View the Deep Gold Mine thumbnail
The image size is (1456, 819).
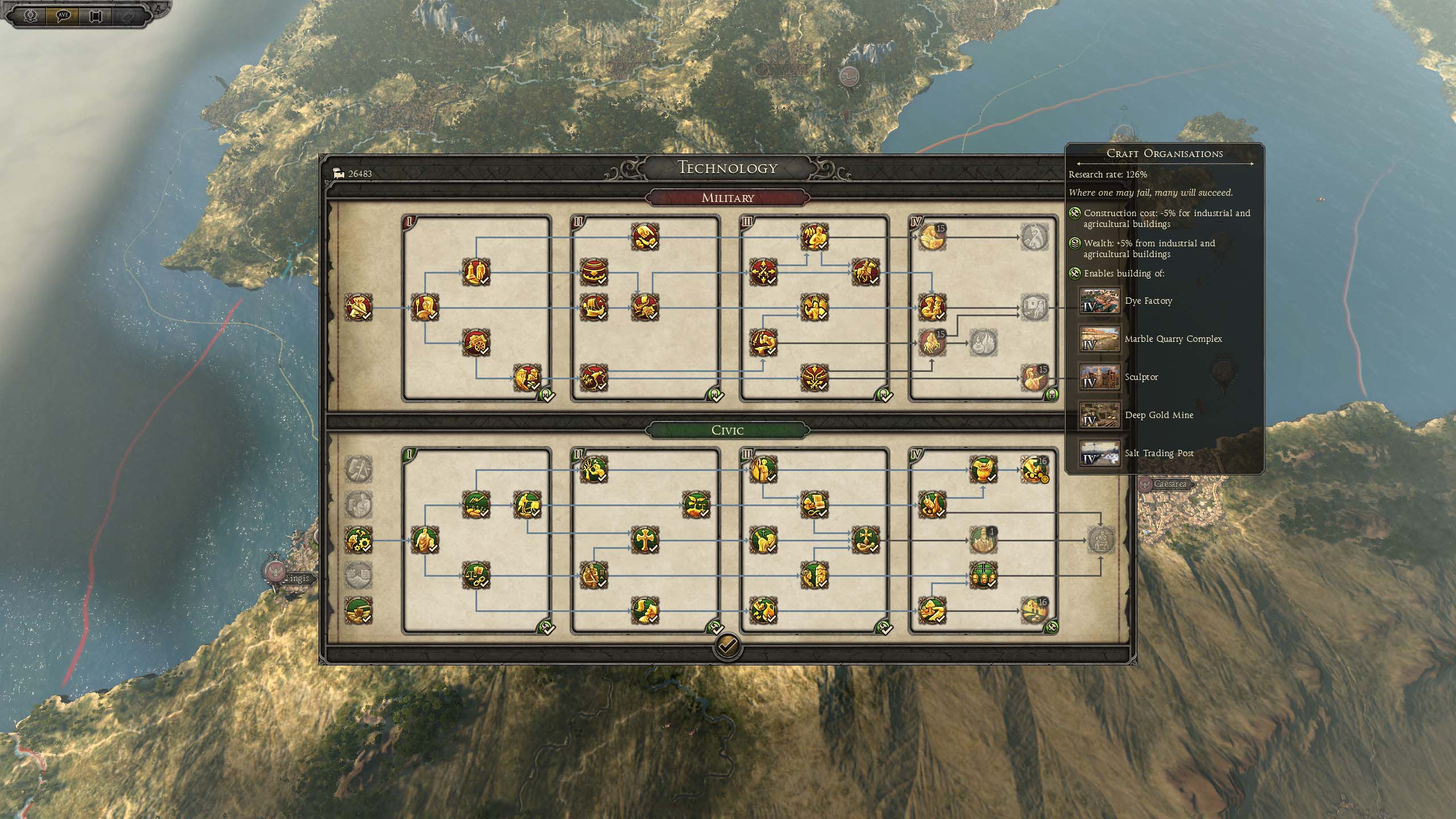(1099, 415)
